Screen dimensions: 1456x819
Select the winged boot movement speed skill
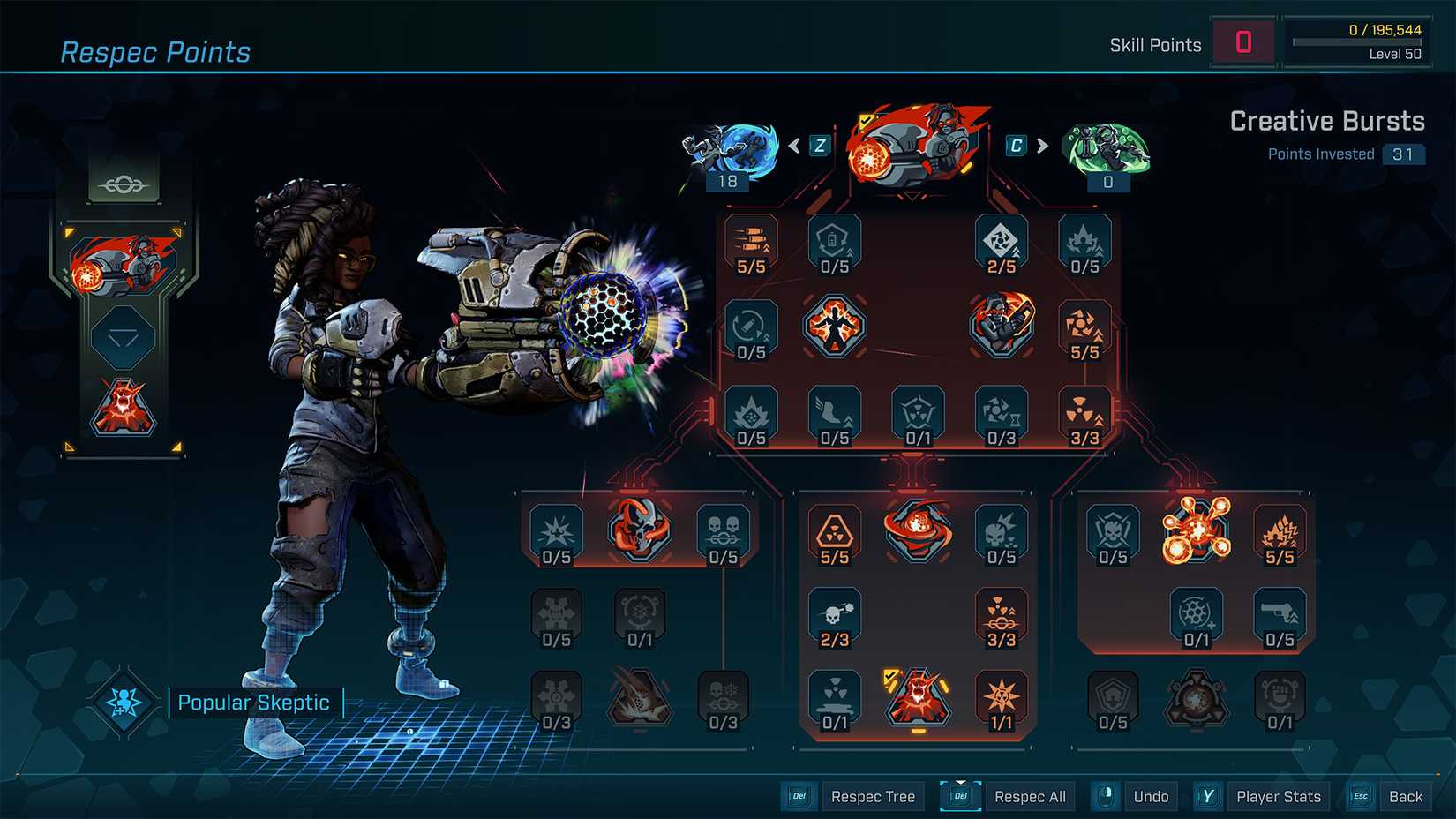point(834,415)
